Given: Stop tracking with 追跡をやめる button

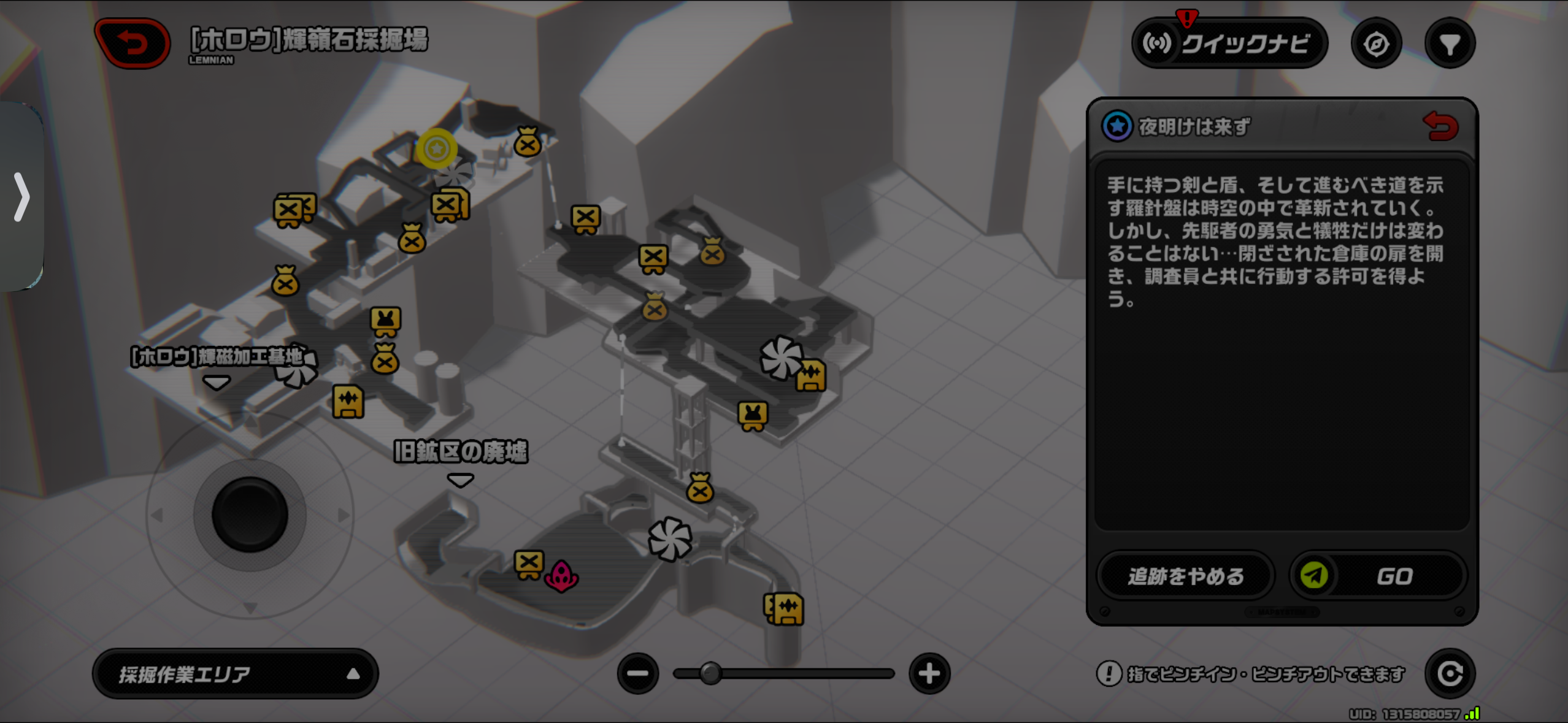Looking at the screenshot, I should point(1185,576).
